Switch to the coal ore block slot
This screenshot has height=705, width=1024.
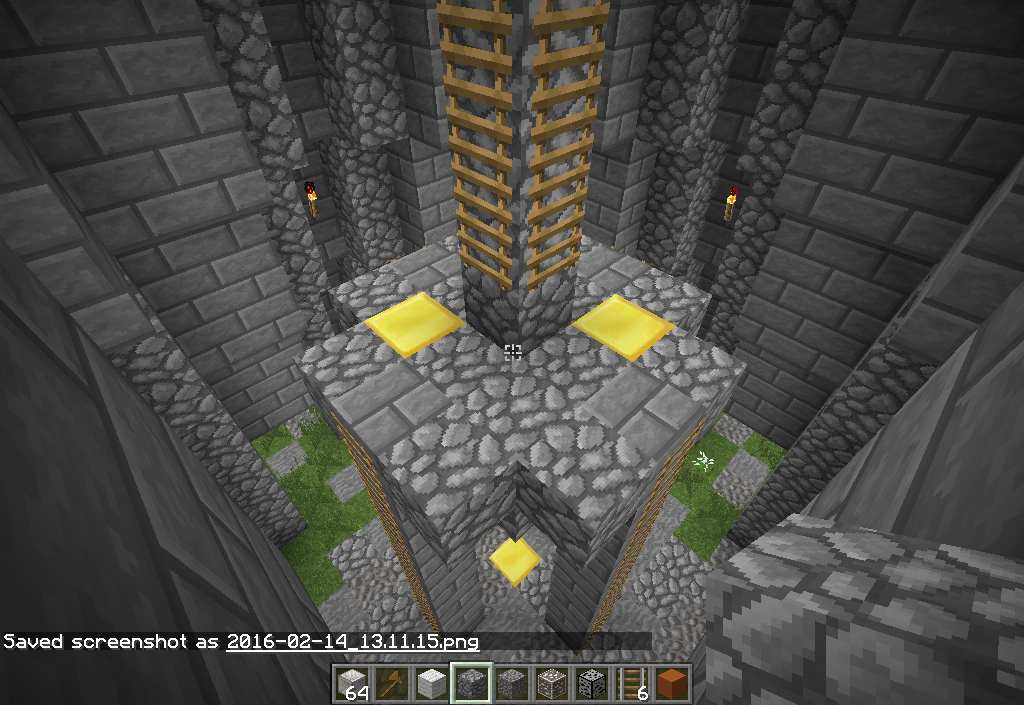pos(591,683)
